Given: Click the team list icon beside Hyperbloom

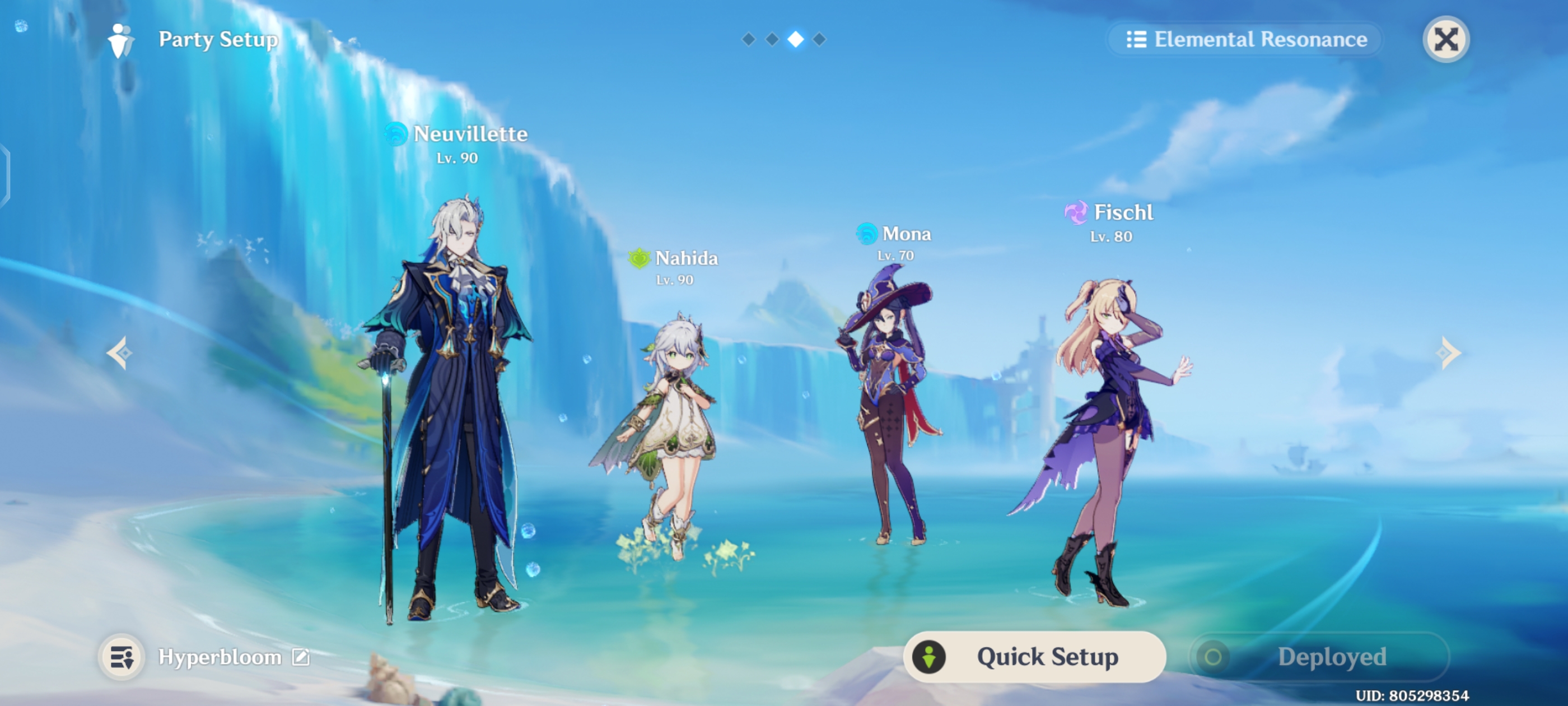Looking at the screenshot, I should point(122,657).
